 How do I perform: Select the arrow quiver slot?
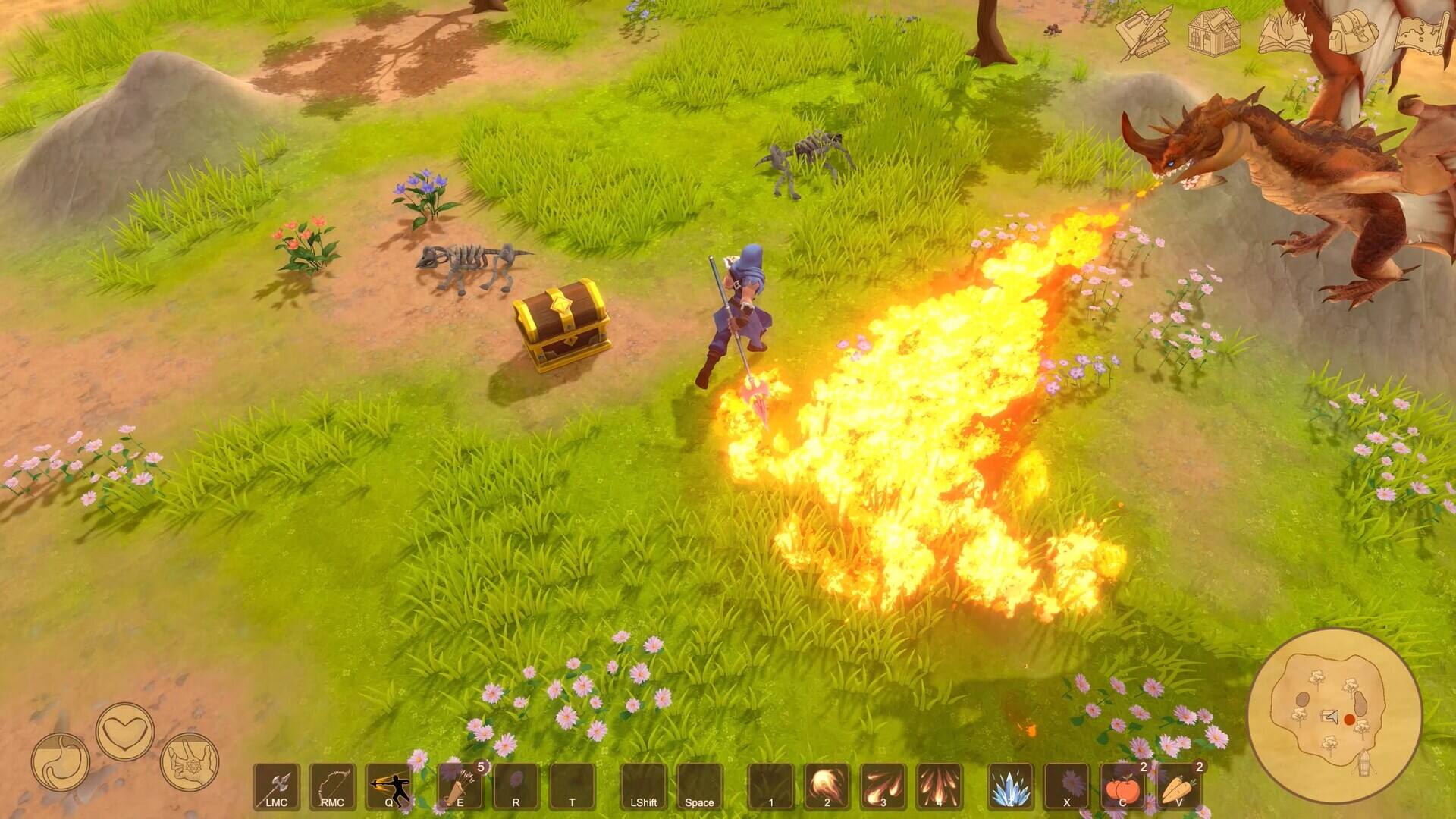click(460, 786)
